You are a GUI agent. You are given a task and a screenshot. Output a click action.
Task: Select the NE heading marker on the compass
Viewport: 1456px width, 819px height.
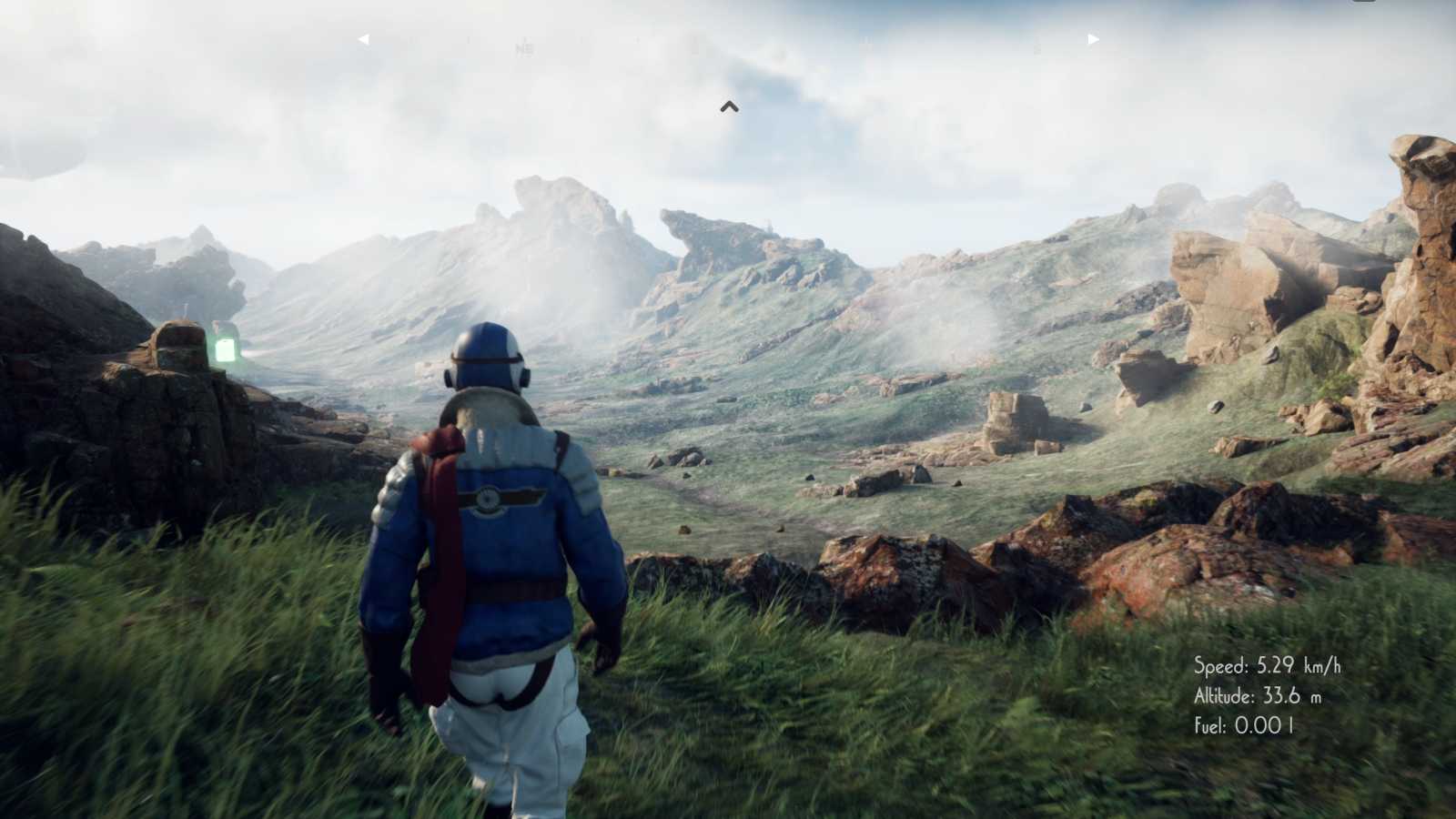[x=524, y=50]
